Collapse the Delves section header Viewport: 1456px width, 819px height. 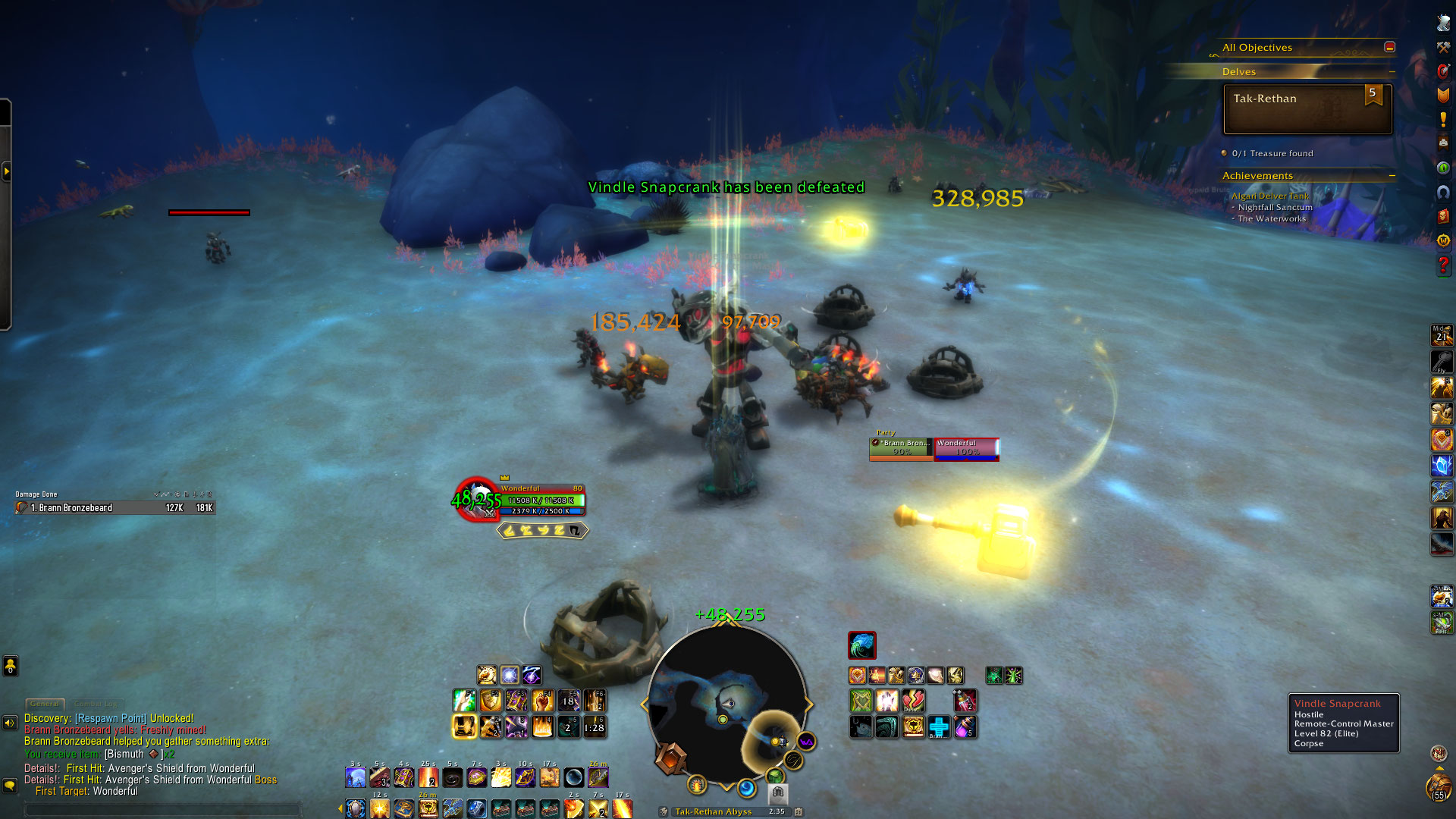point(1392,72)
